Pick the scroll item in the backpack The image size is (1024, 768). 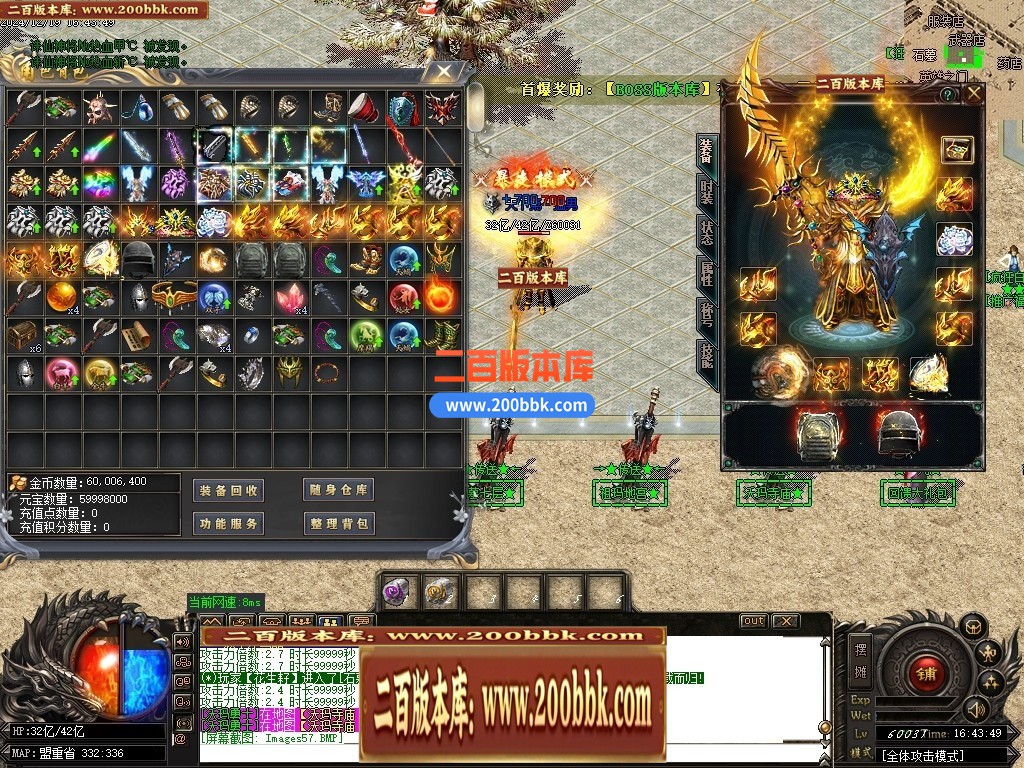pyautogui.click(x=137, y=336)
